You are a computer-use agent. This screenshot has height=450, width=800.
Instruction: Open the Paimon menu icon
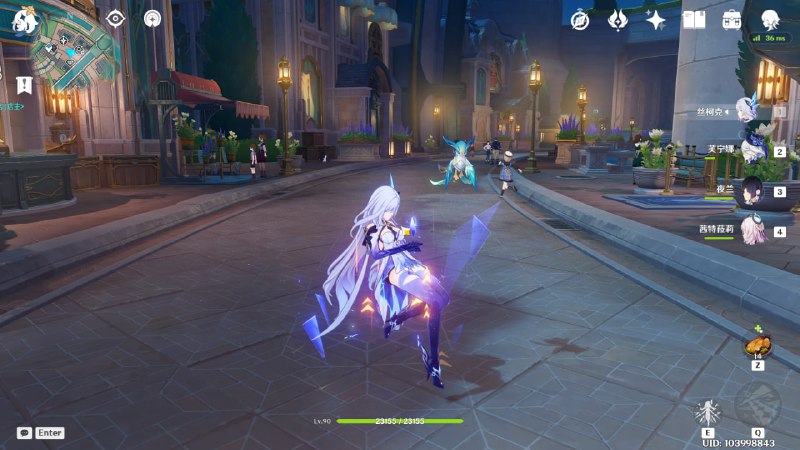24,18
